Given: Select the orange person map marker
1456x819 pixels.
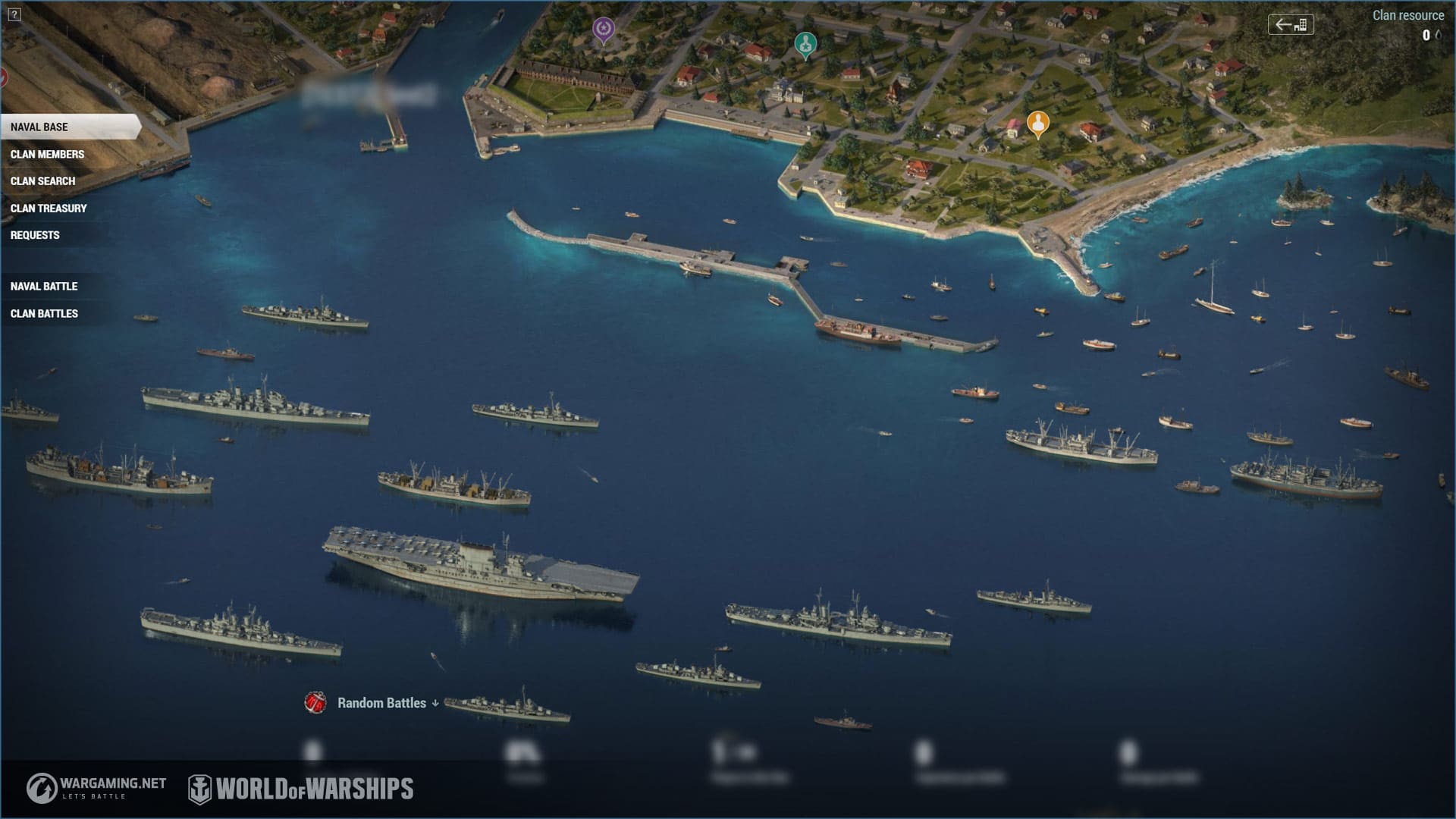Looking at the screenshot, I should (x=1037, y=123).
